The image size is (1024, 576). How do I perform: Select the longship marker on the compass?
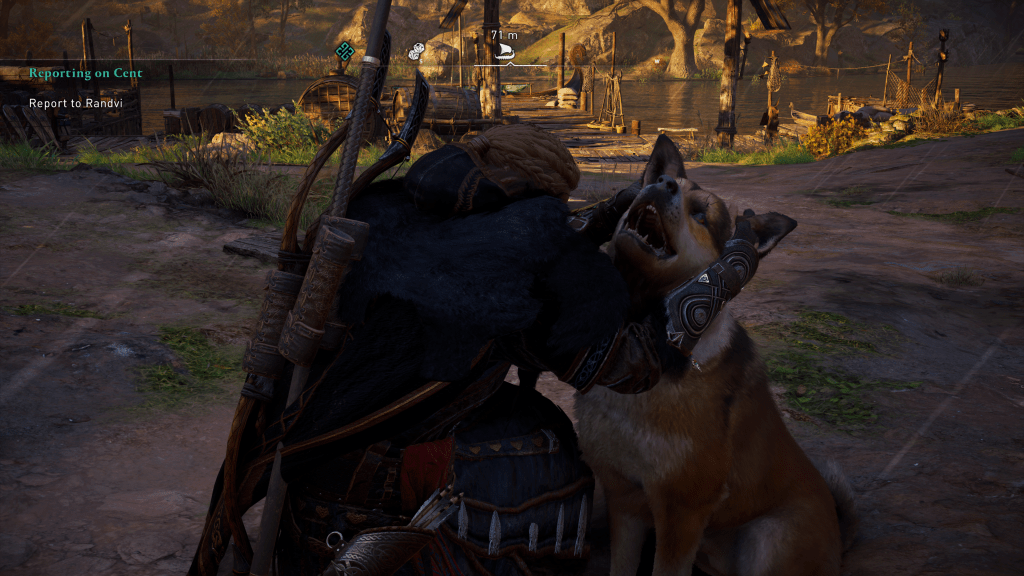504,52
